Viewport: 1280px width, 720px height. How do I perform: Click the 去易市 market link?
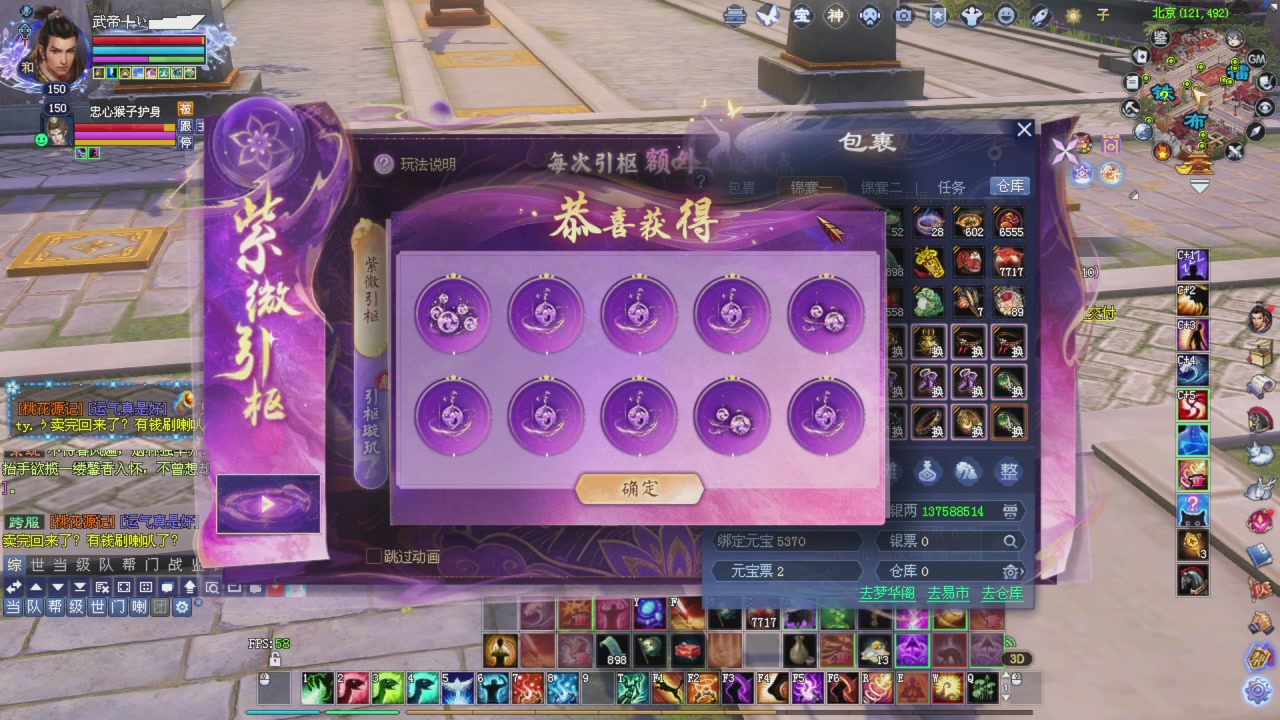pos(948,593)
